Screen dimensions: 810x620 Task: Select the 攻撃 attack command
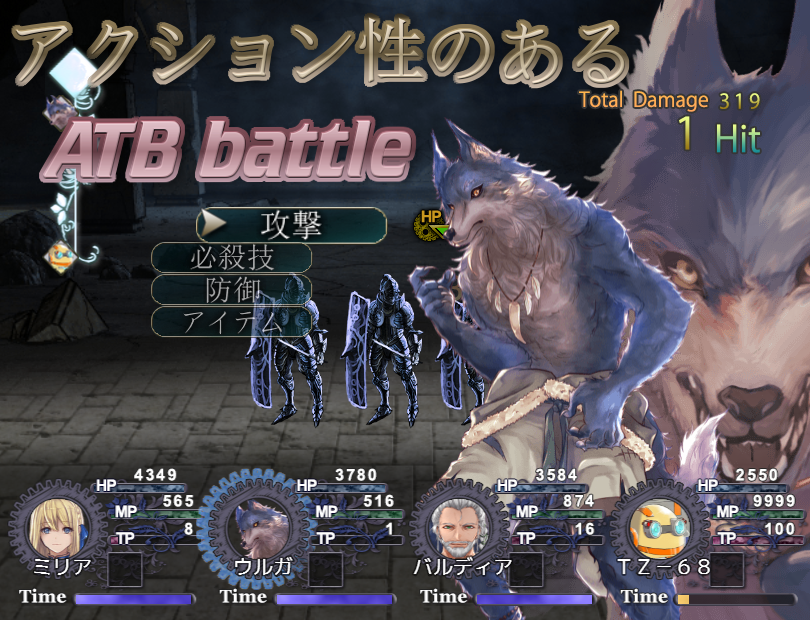click(x=291, y=225)
